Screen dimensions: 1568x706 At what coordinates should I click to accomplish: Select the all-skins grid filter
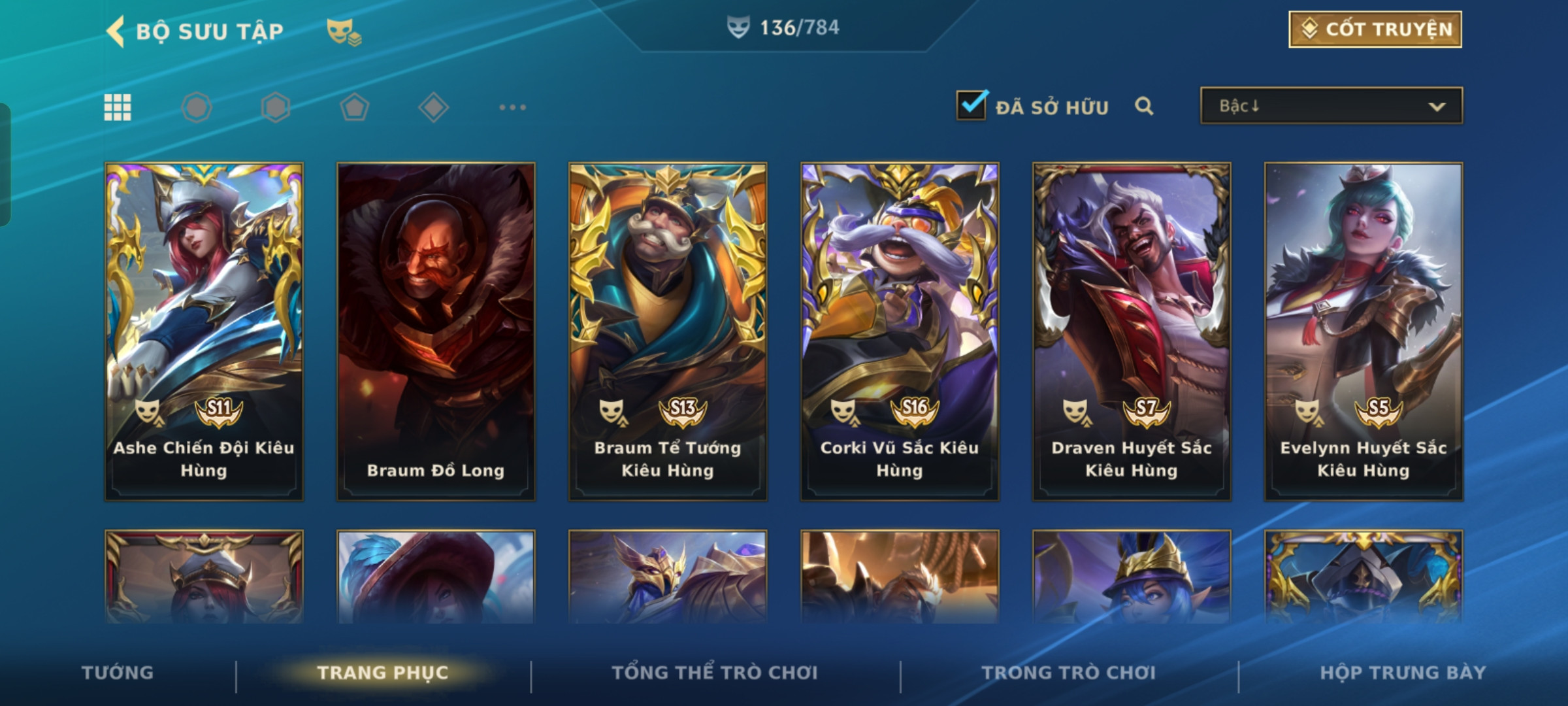[118, 107]
